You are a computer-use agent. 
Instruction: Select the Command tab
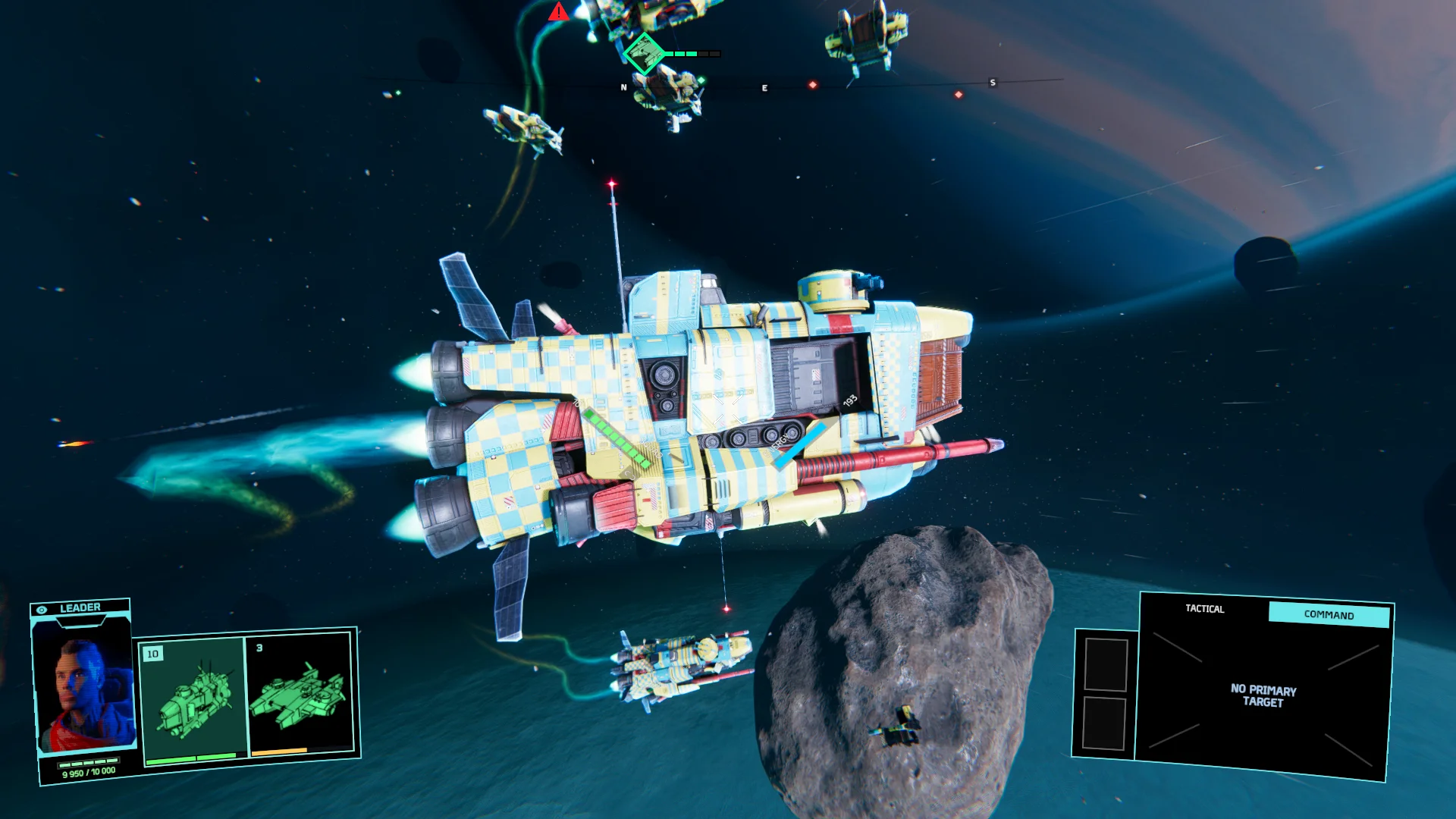[x=1329, y=615]
